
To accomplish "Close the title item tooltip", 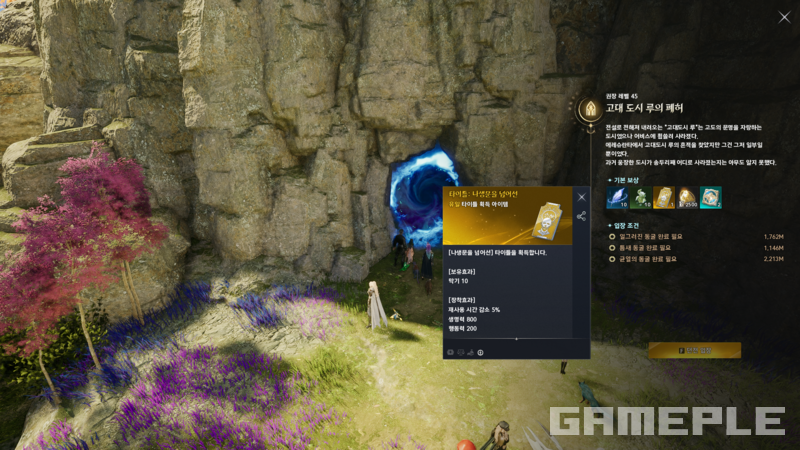I will pyautogui.click(x=581, y=197).
